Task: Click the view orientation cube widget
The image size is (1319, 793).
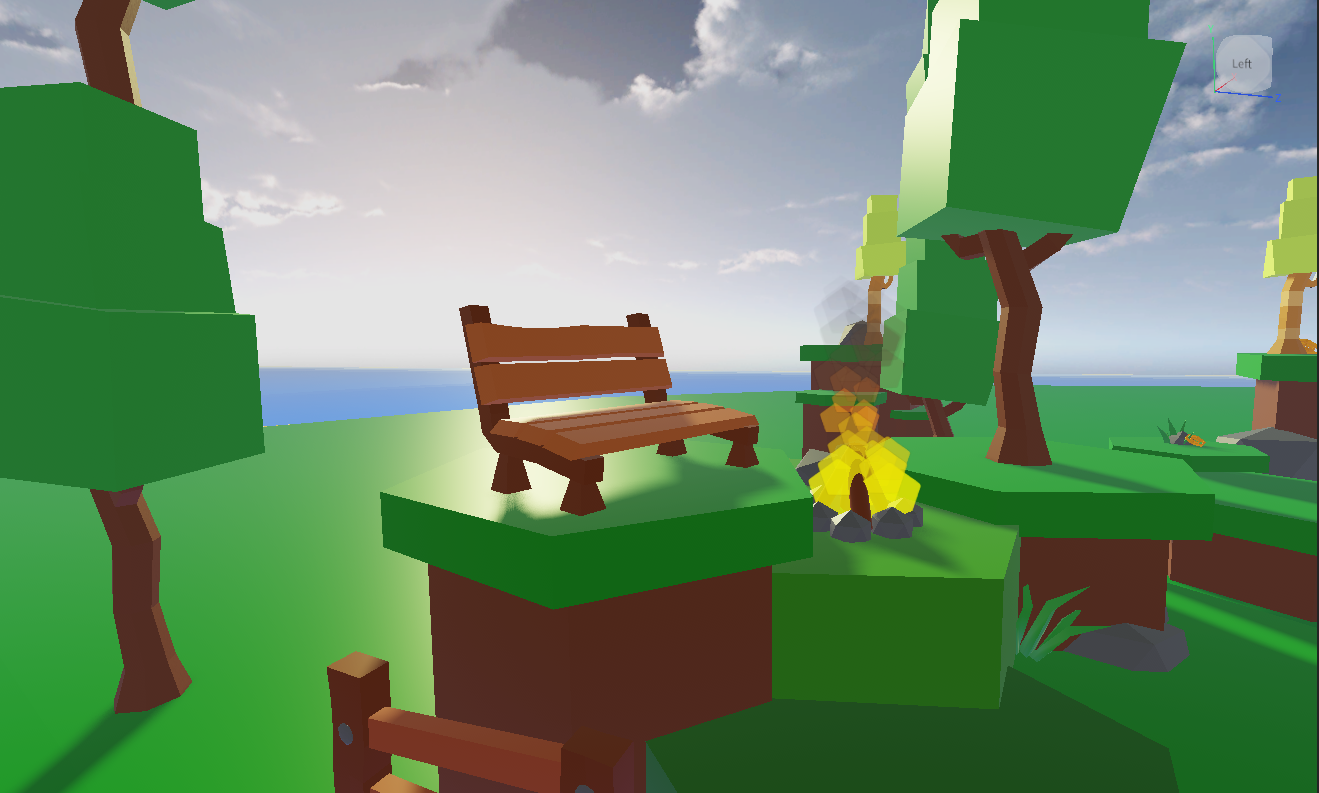Action: [1241, 63]
